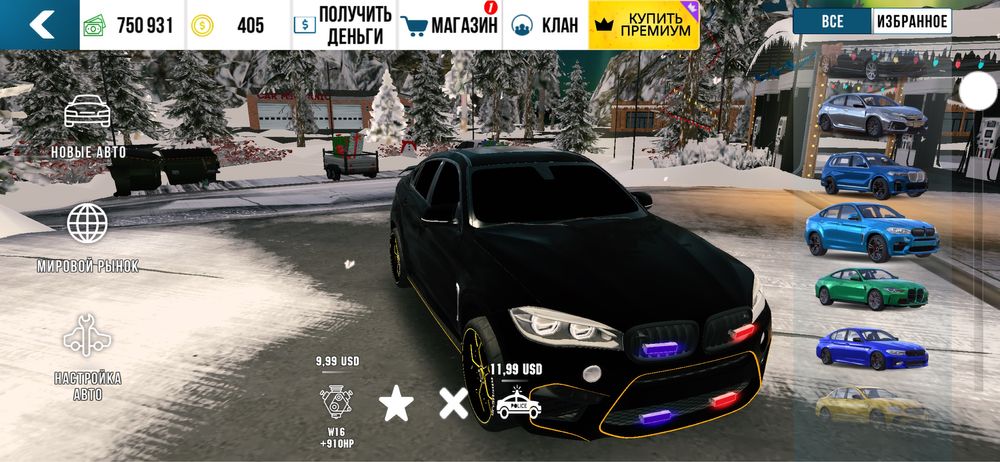Open the Магазин shop
Image resolution: width=1000 pixels, height=462 pixels.
coord(449,25)
